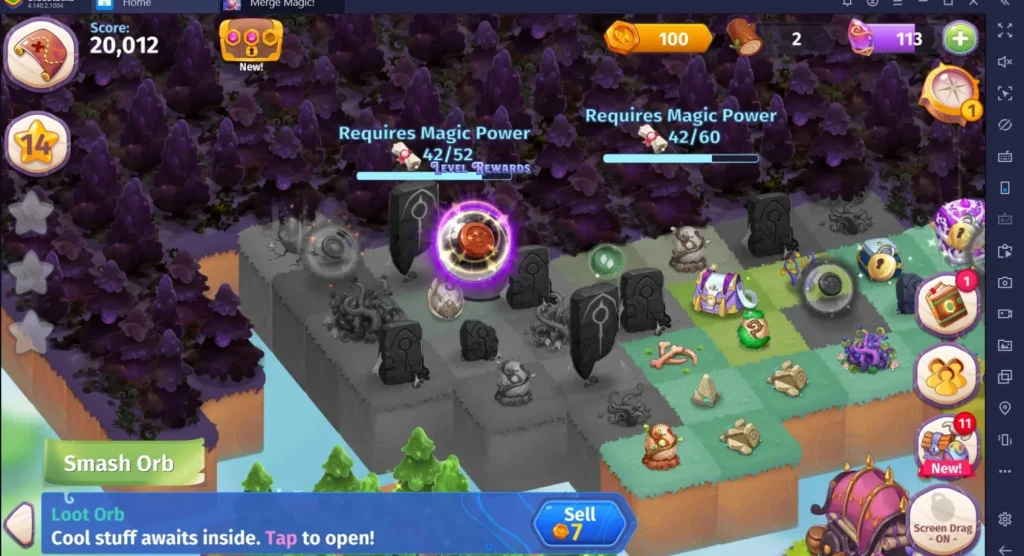The image size is (1024, 556).
Task: Open the golden creatures group icon
Action: point(945,376)
